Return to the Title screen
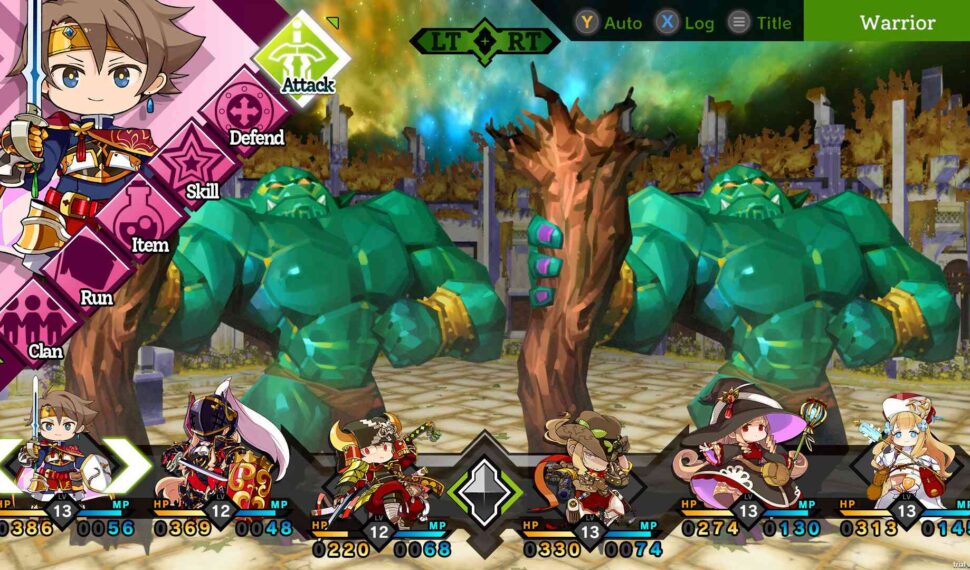 pyautogui.click(x=760, y=22)
